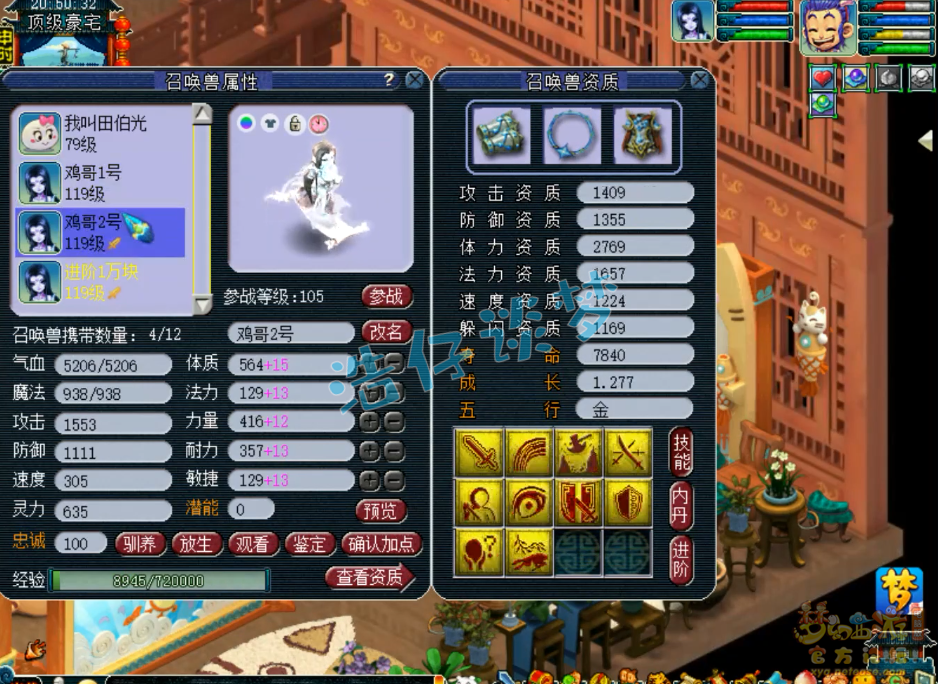This screenshot has width=938, height=684.
Task: Confirm stat points with 确认加点
Action: click(x=382, y=544)
